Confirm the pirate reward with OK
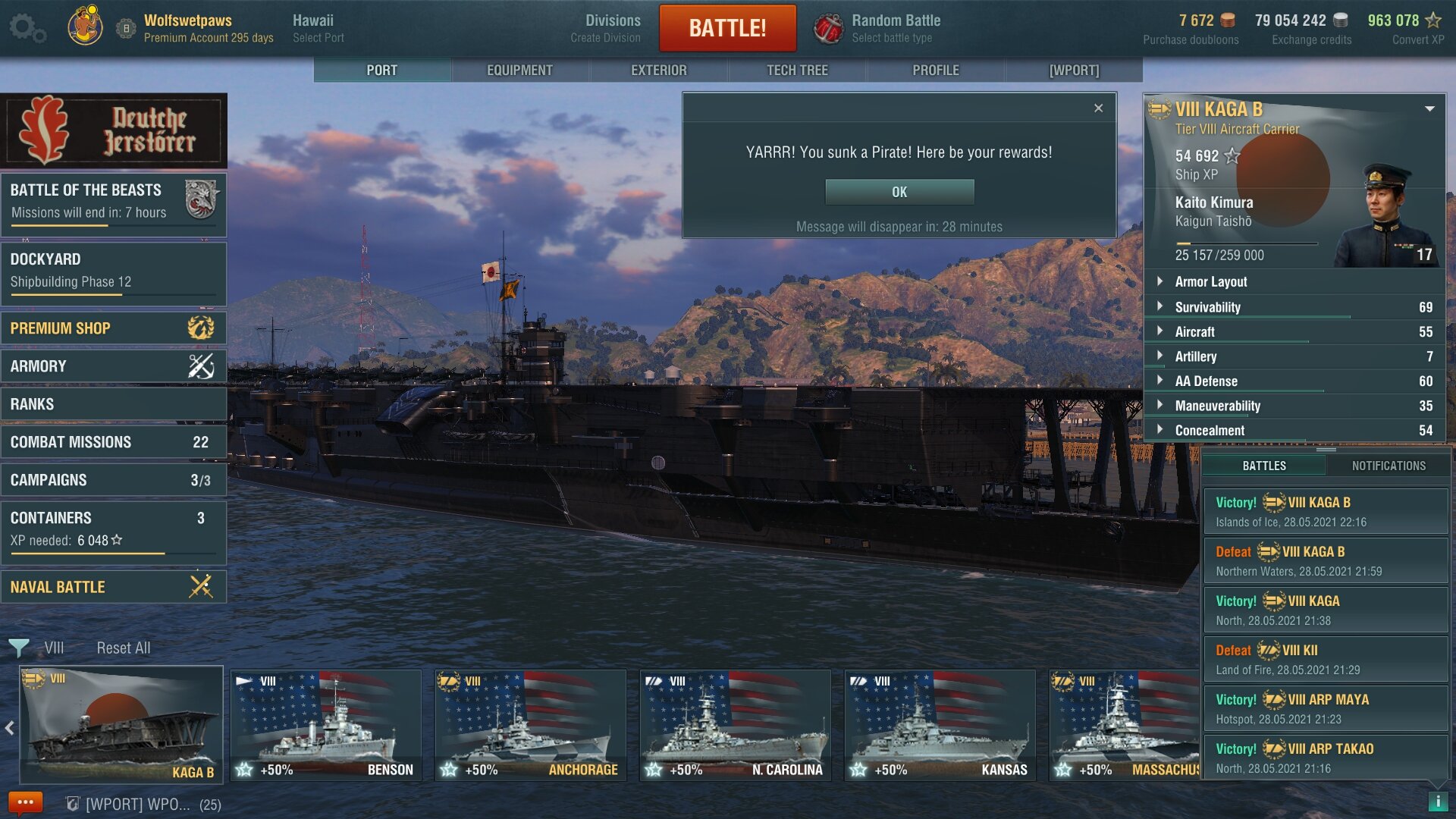Viewport: 1456px width, 819px height. click(899, 192)
